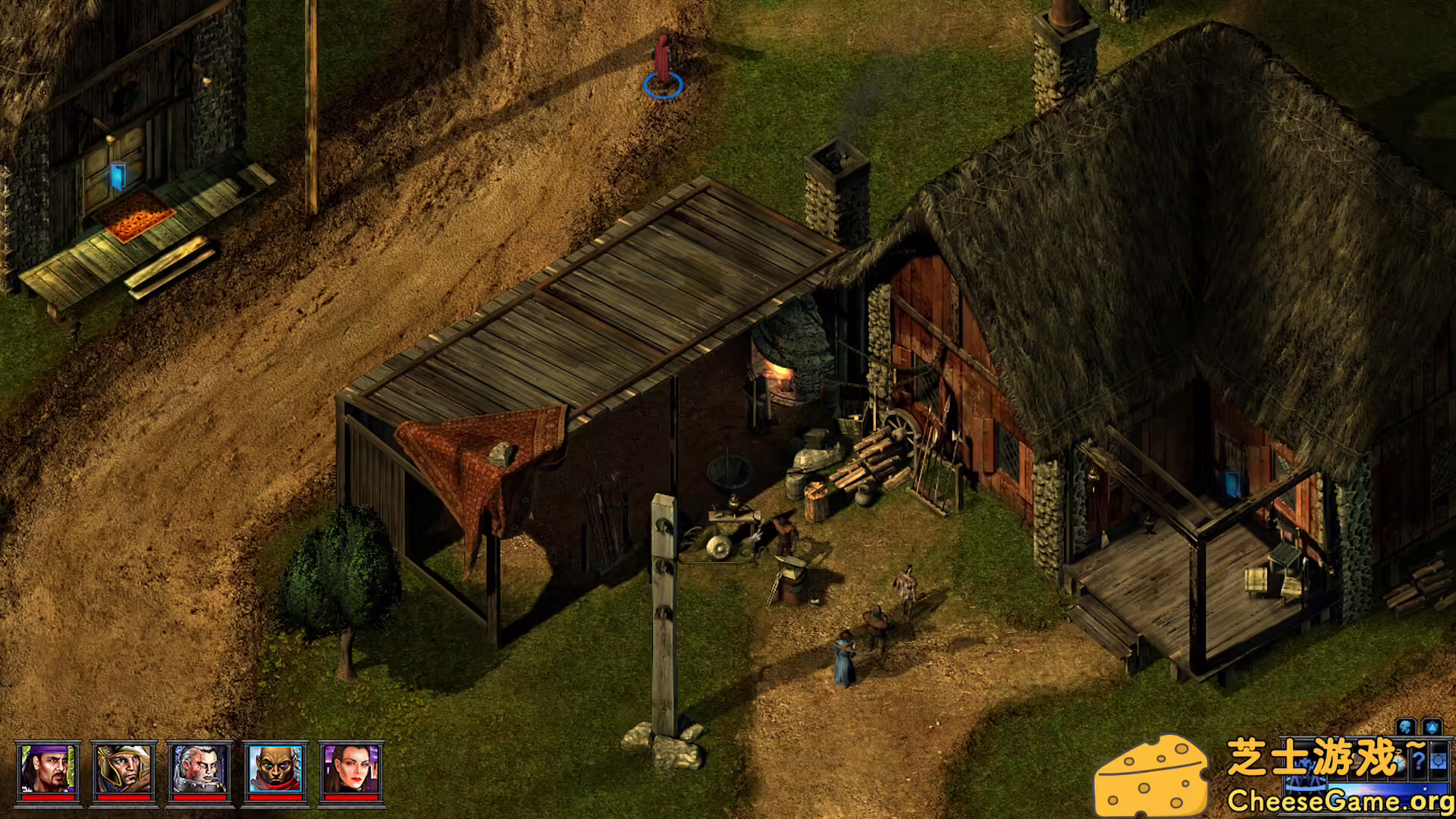Click the blue door marker on the stone building

tap(118, 176)
